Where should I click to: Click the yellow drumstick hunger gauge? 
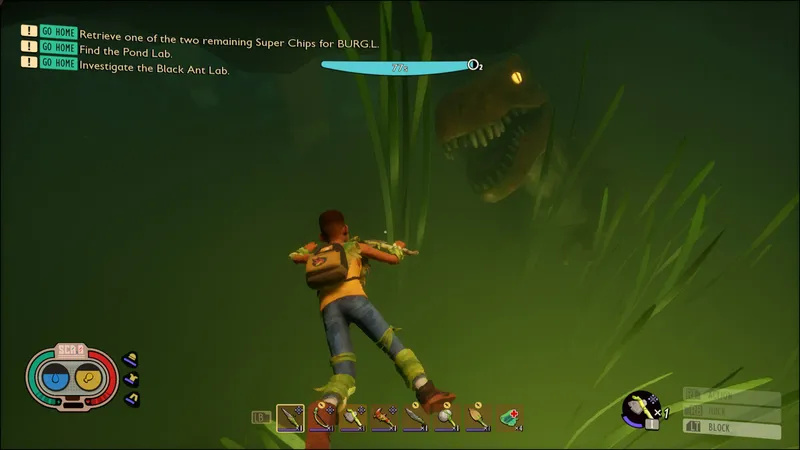(x=88, y=379)
